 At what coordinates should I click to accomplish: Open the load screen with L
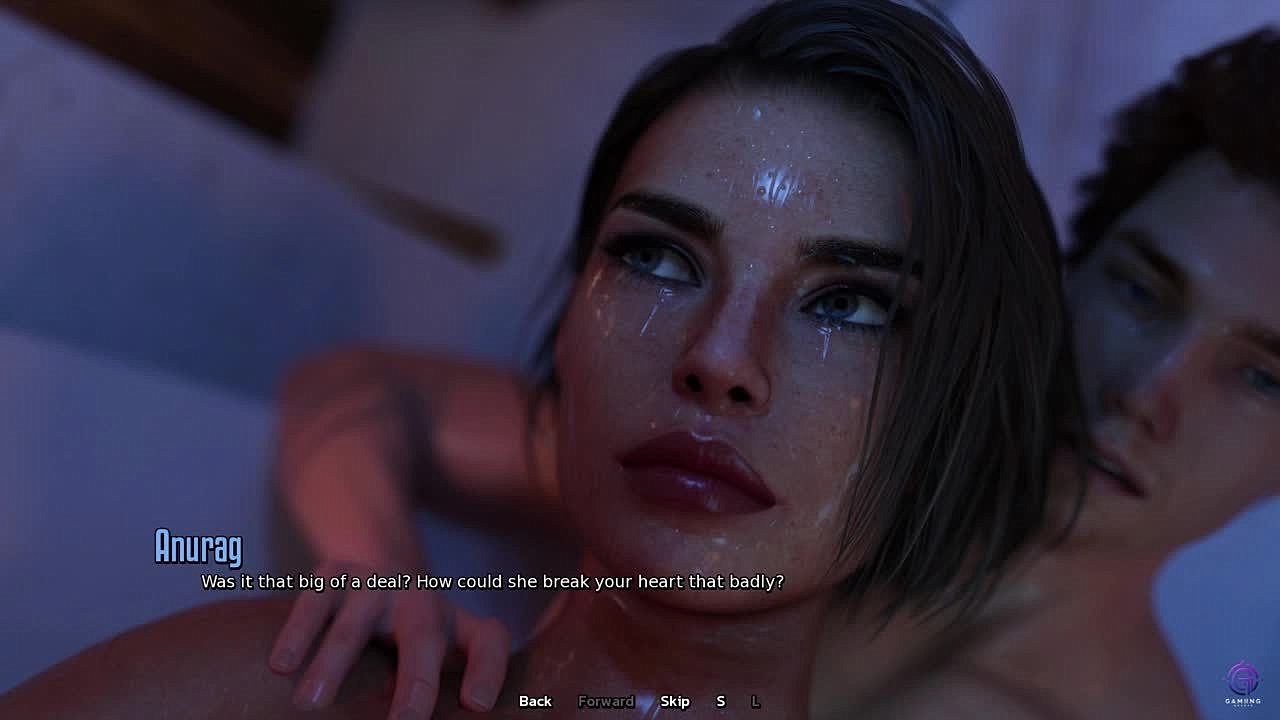click(x=755, y=701)
